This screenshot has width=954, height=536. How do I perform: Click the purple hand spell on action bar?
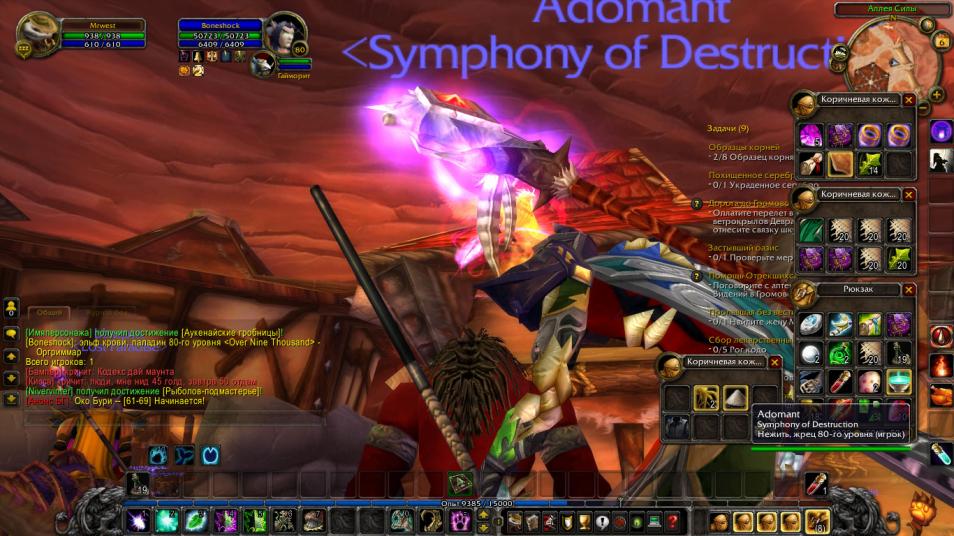click(x=458, y=521)
